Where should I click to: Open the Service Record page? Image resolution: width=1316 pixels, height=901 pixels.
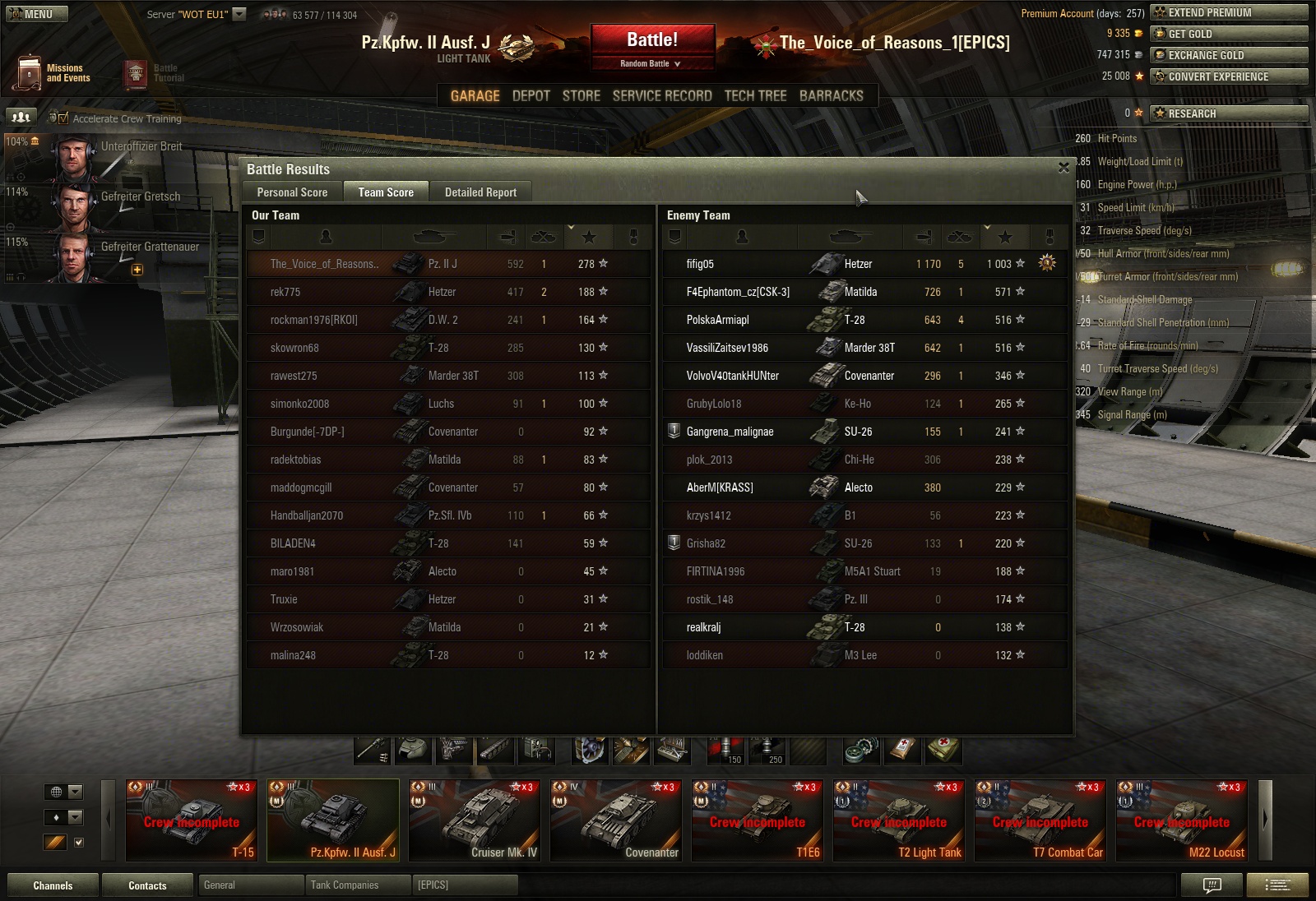[x=662, y=96]
